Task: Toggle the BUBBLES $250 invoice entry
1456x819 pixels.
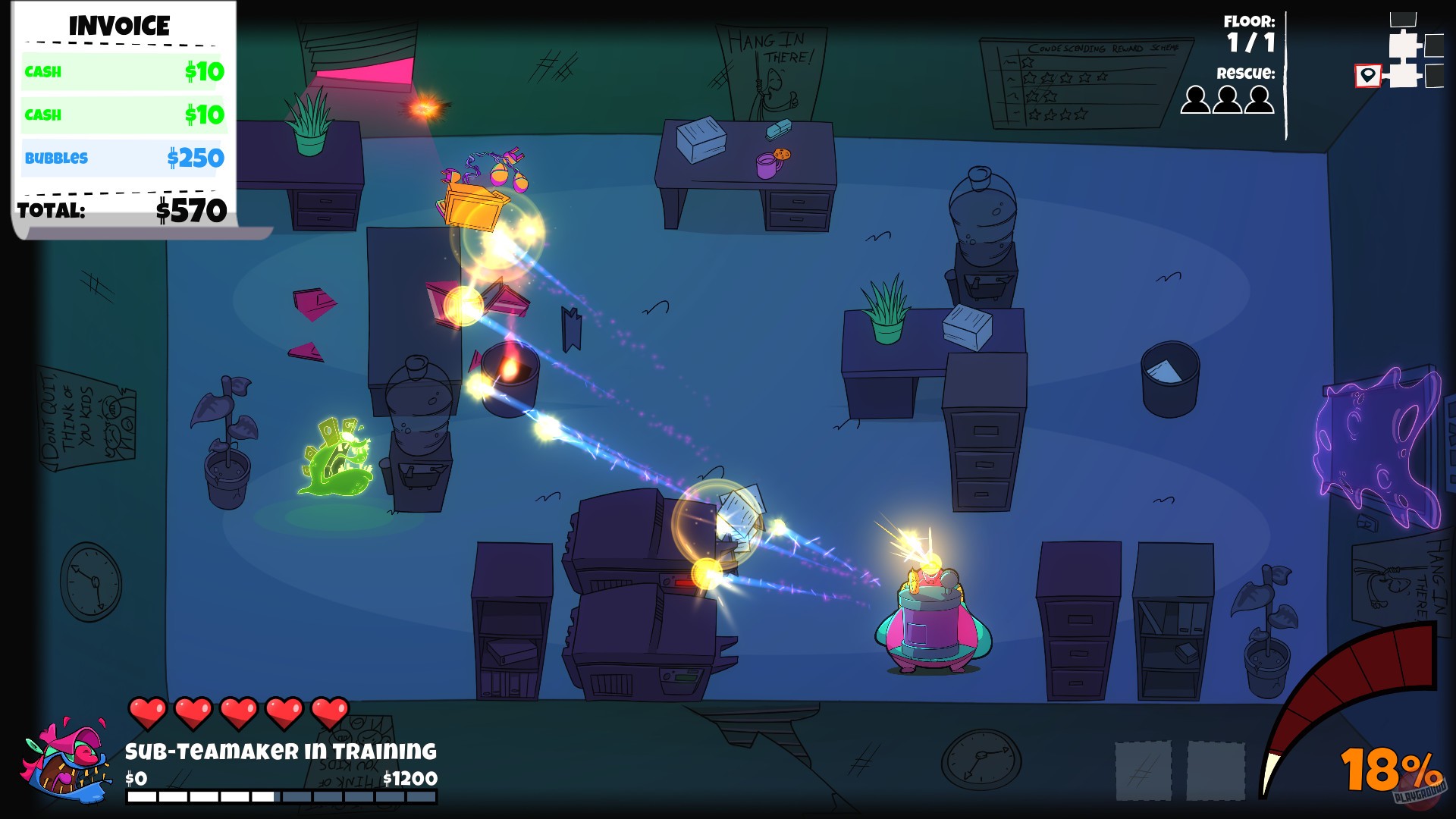Action: pyautogui.click(x=121, y=158)
